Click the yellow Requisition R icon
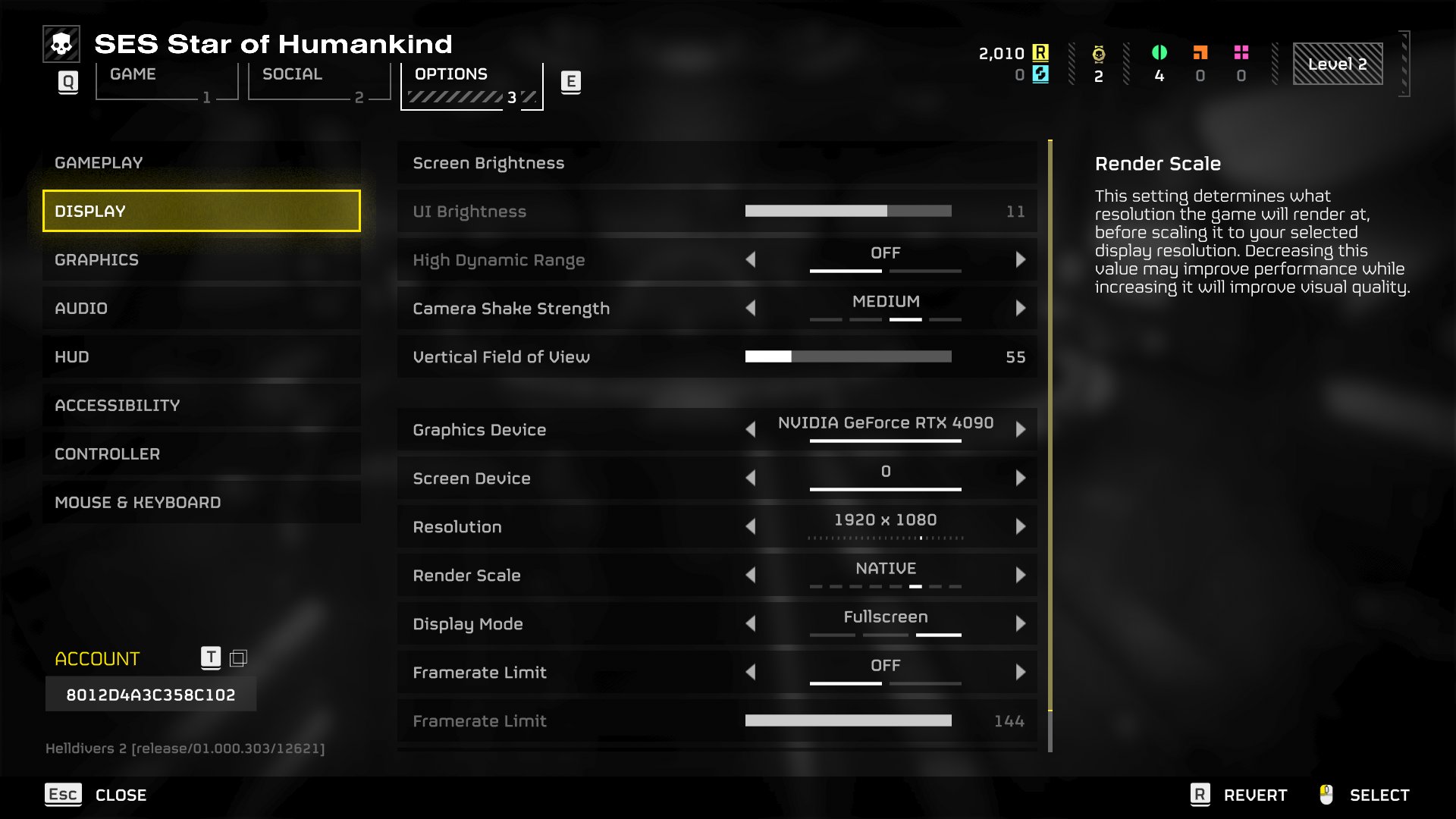 click(x=1040, y=53)
